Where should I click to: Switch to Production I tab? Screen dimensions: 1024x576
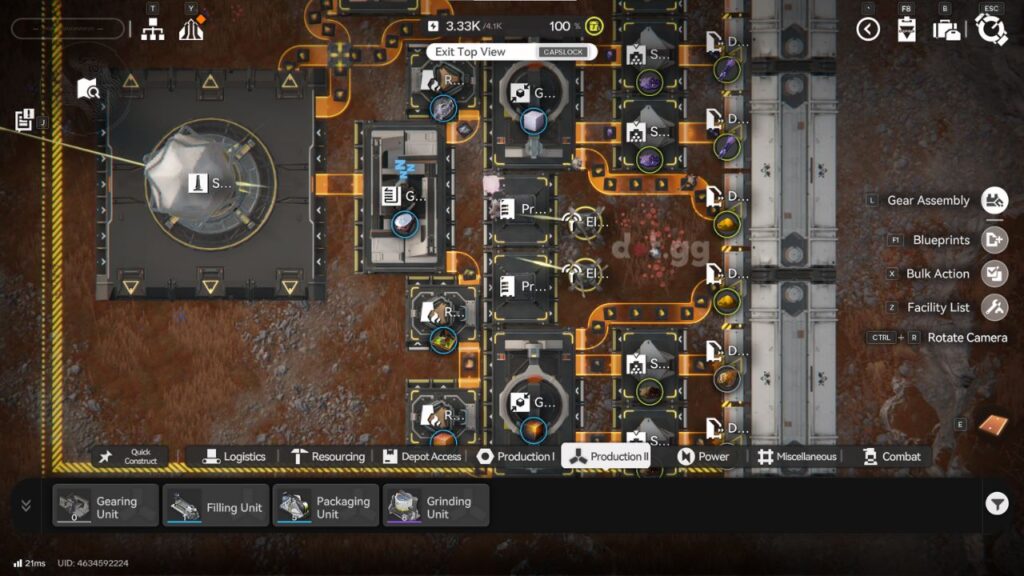coord(515,457)
